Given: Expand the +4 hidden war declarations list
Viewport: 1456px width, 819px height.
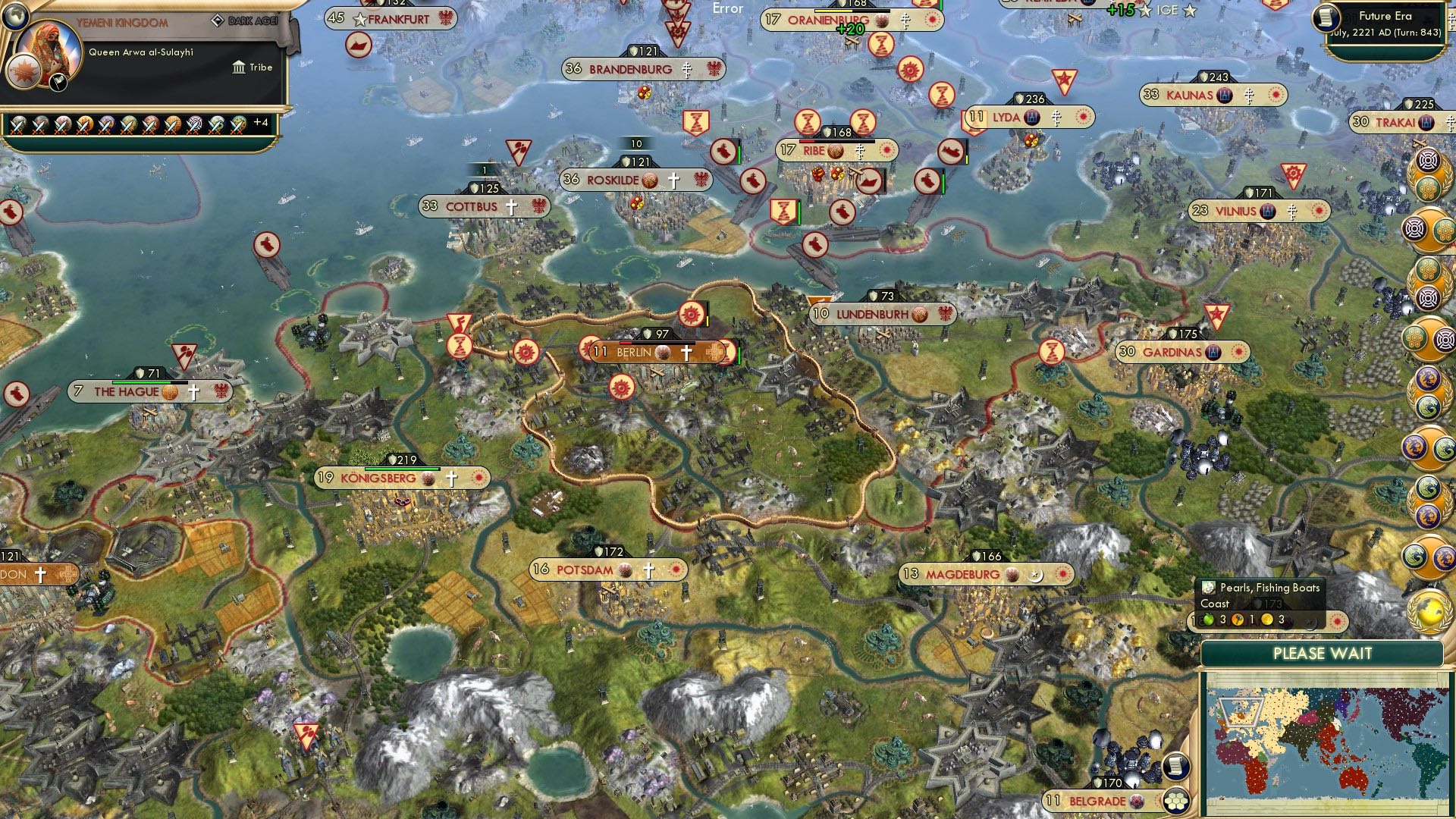Looking at the screenshot, I should (262, 123).
